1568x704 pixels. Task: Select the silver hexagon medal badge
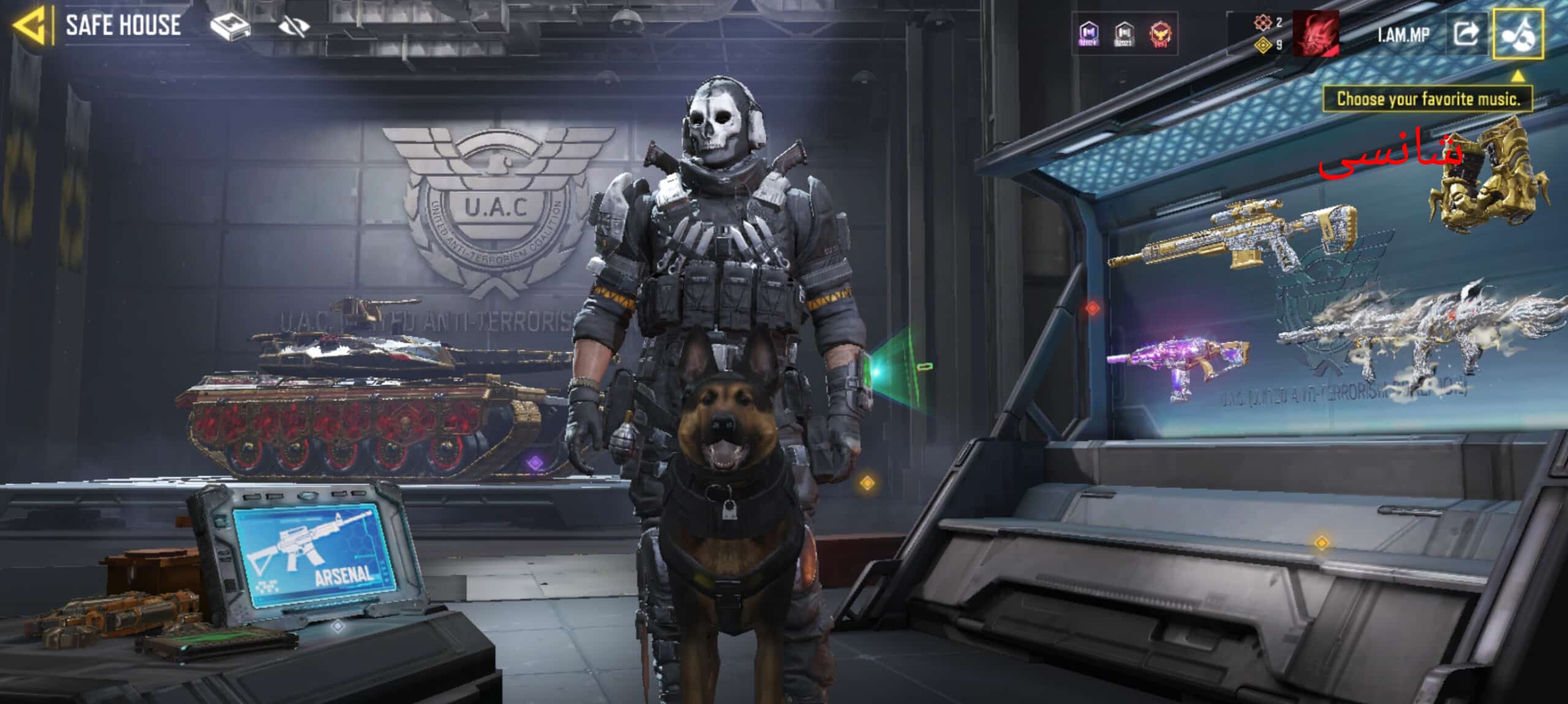(x=1124, y=33)
